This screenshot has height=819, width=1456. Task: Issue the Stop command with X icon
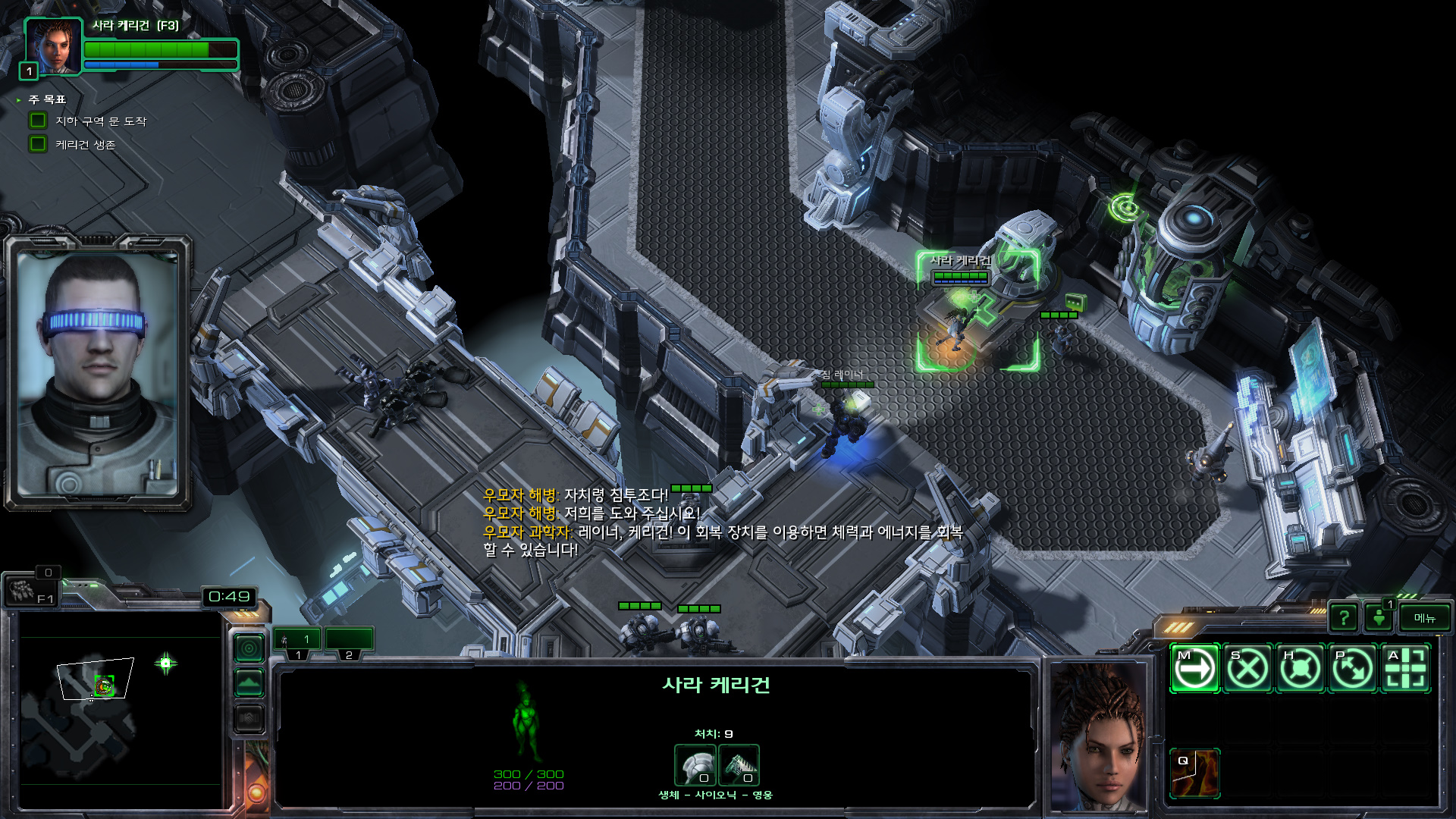pos(1247,669)
